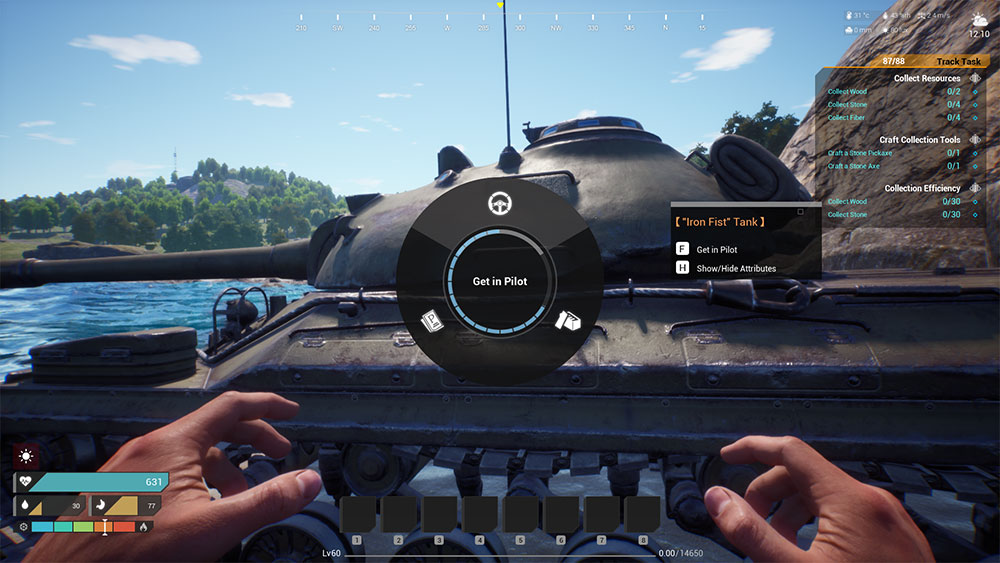The height and width of the screenshot is (563, 1000).
Task: Toggle the icon beside Collection Efficiency
Action: coord(974,188)
